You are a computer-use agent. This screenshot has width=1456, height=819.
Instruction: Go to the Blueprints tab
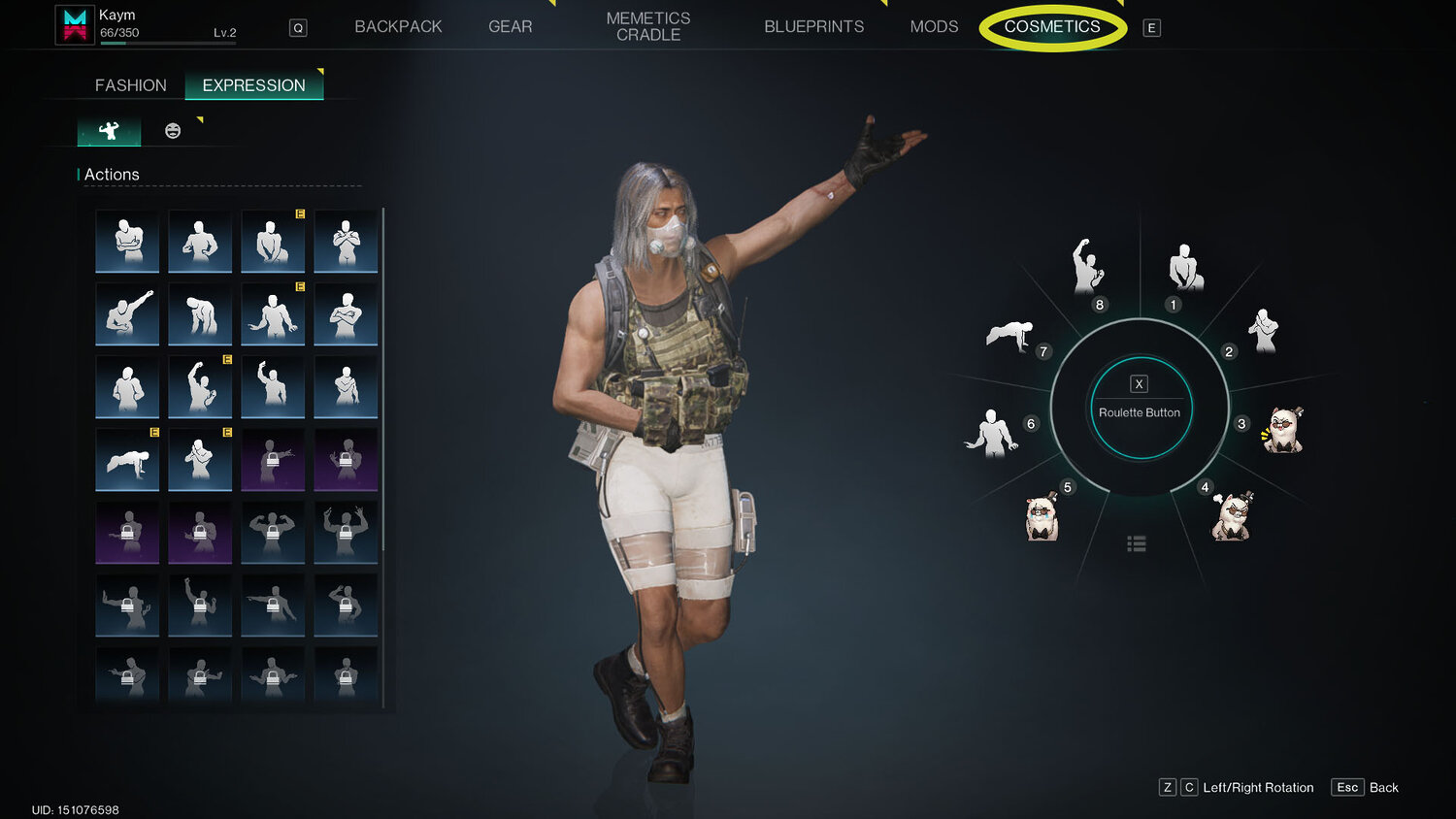[813, 26]
